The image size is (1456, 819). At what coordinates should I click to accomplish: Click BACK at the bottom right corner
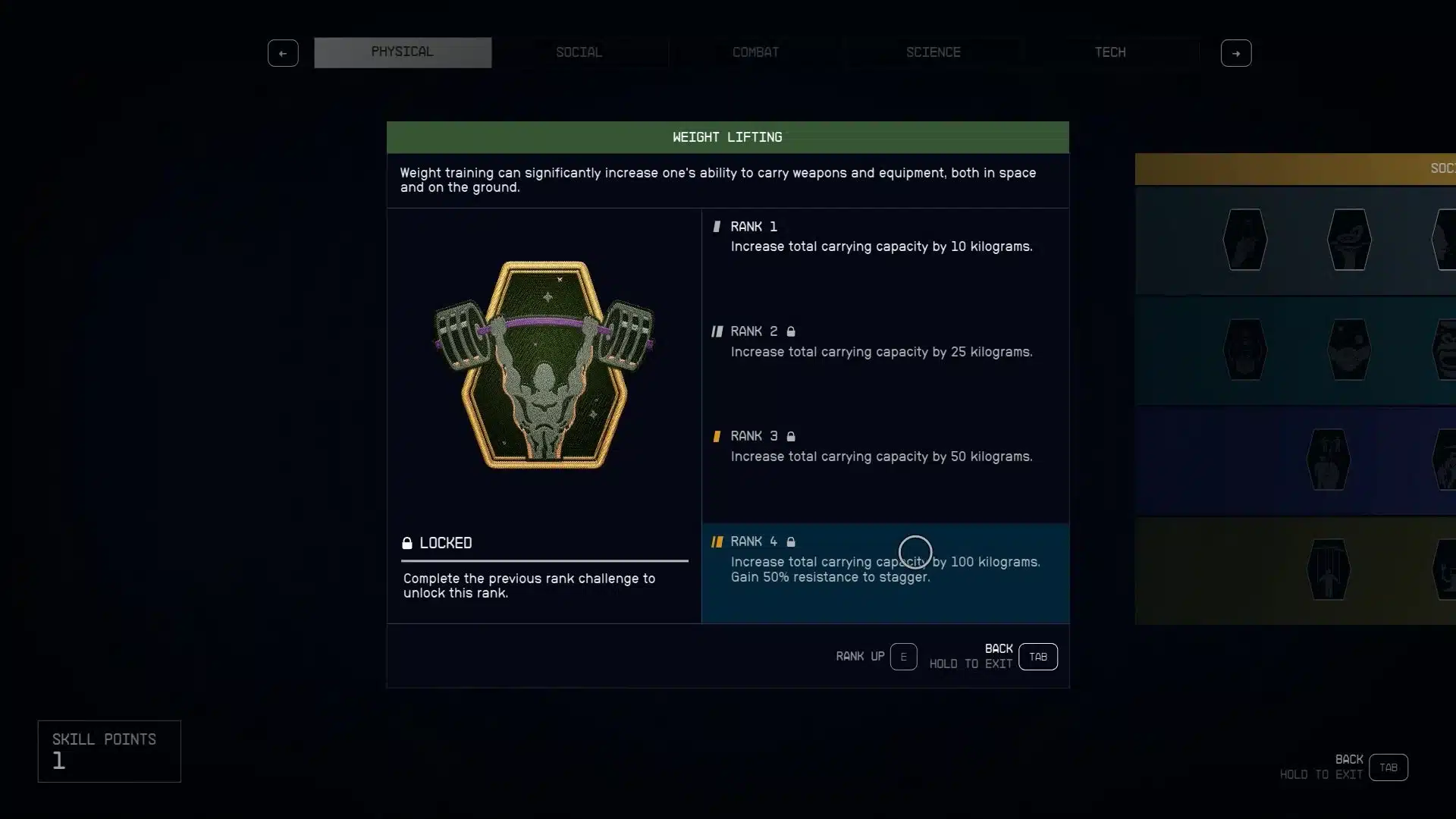[x=1388, y=767]
